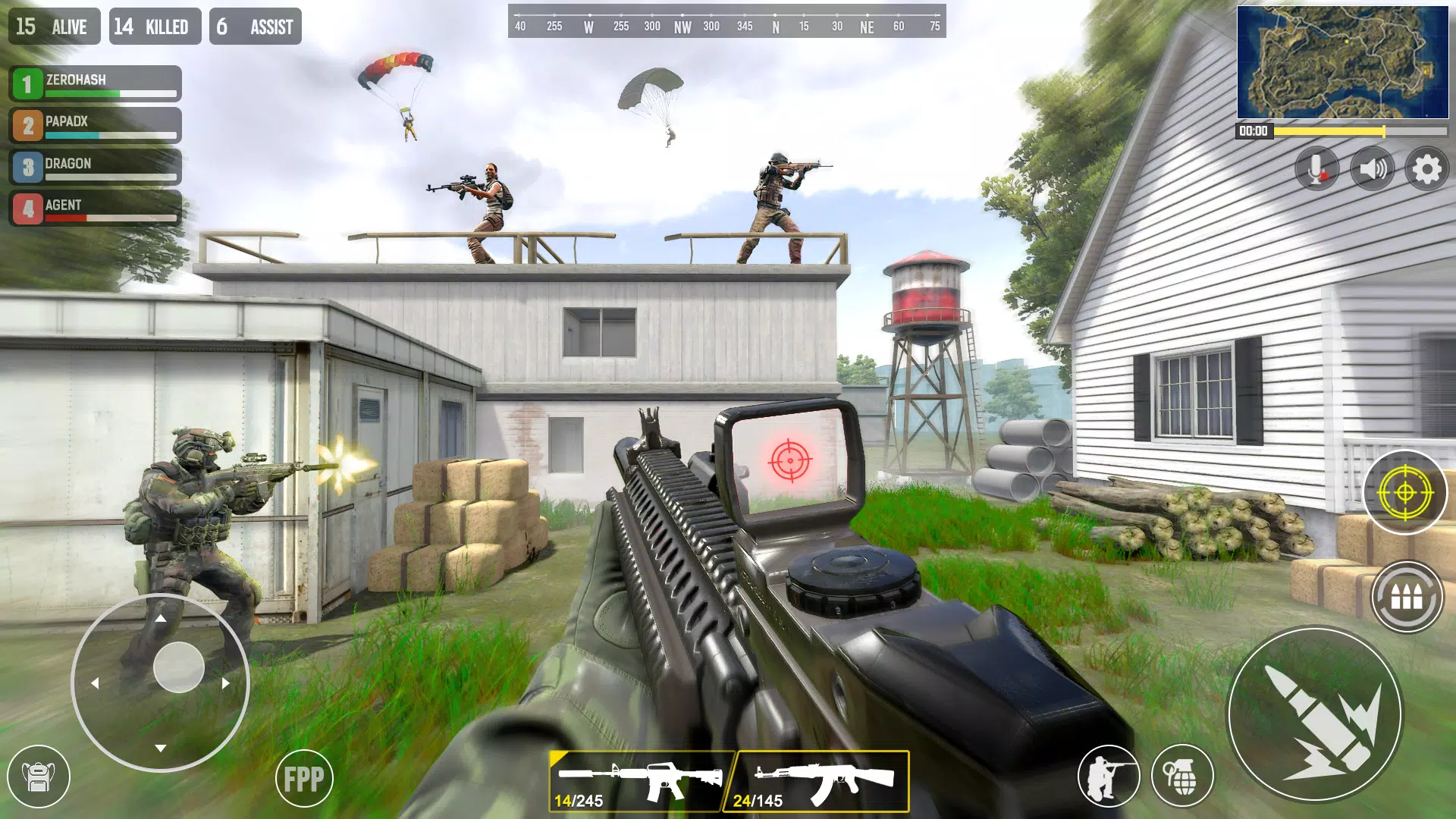Screen dimensions: 1456x819
Task: Expand ZEROHASH player entry
Action: point(95,83)
